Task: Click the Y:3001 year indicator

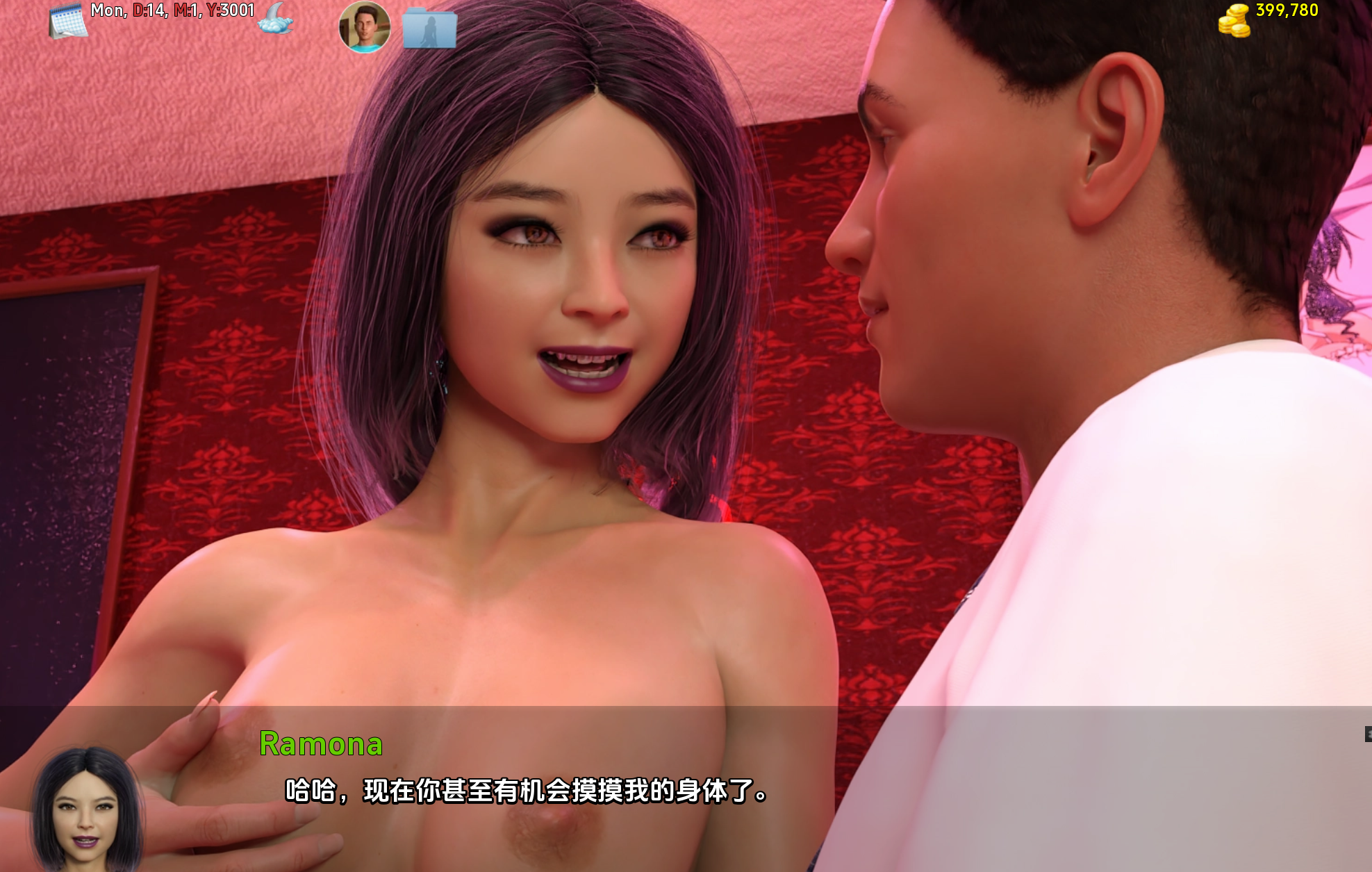Action: click(x=231, y=11)
